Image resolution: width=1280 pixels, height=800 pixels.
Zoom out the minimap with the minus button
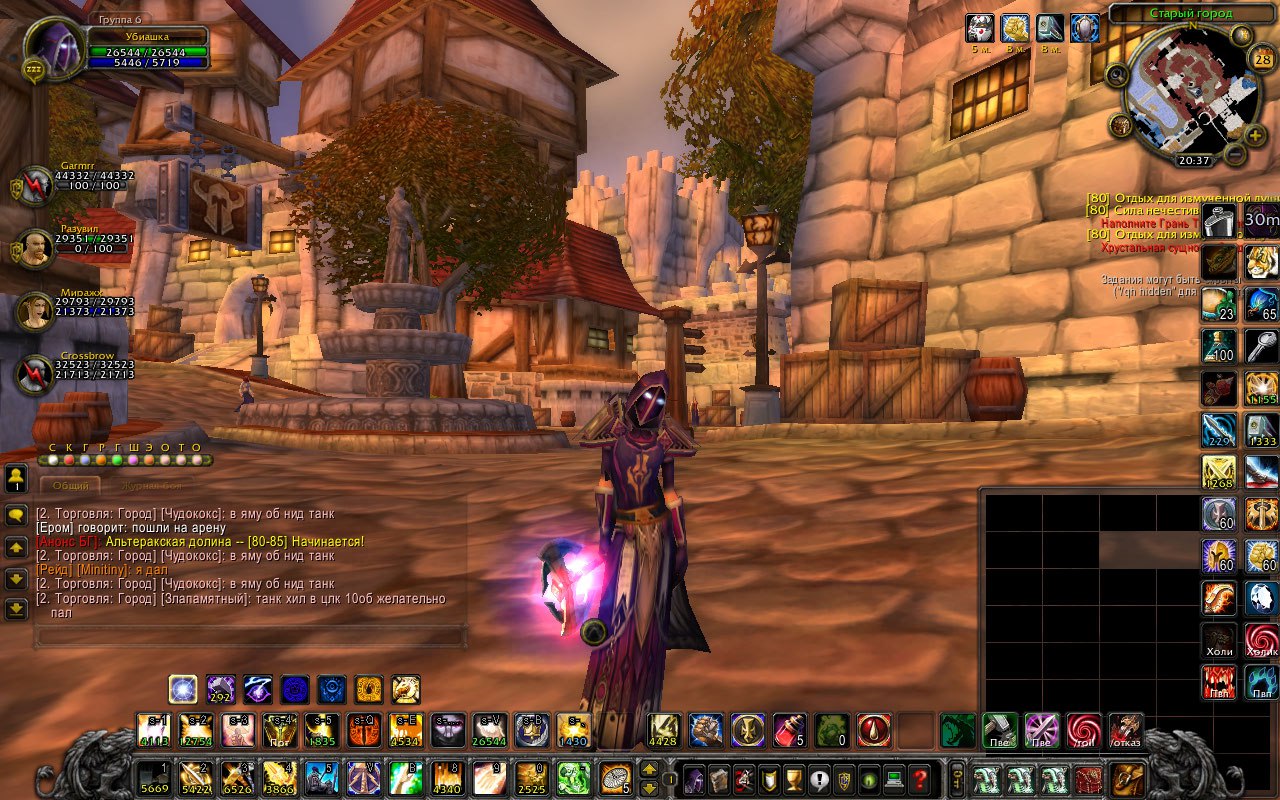(1236, 155)
